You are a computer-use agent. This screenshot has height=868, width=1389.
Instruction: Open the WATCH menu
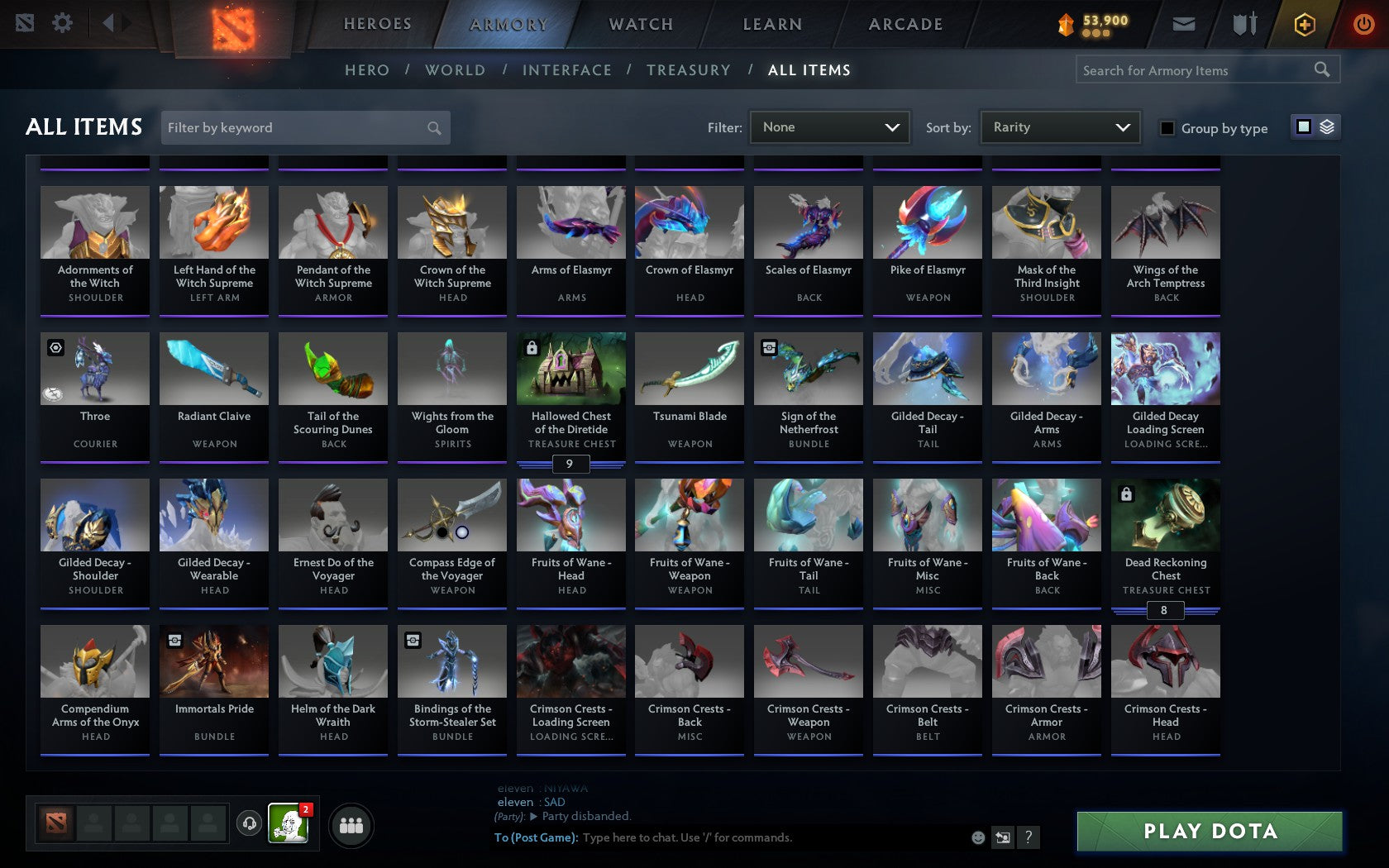640,24
